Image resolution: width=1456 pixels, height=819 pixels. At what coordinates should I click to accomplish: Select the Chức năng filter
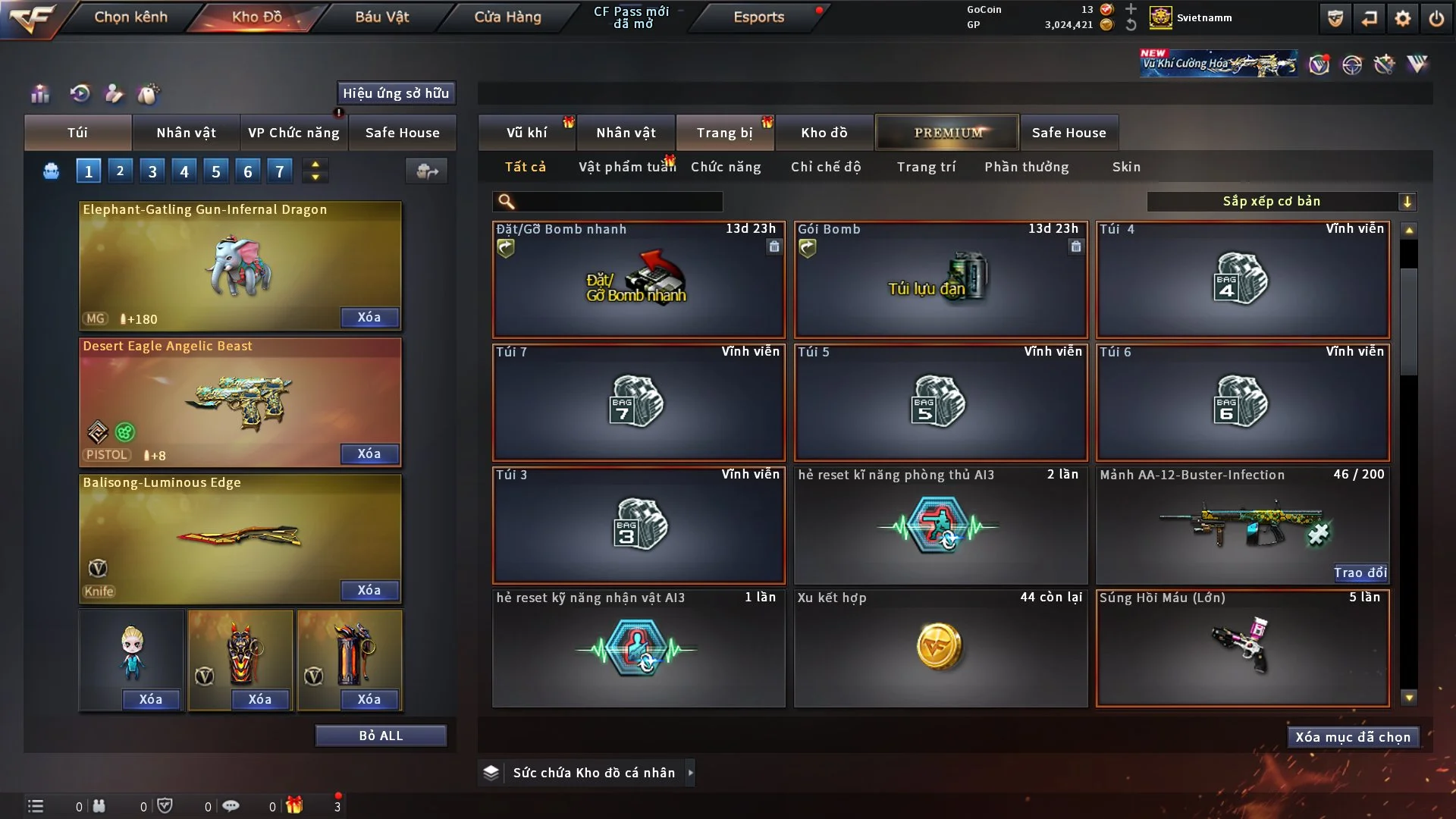click(x=725, y=167)
